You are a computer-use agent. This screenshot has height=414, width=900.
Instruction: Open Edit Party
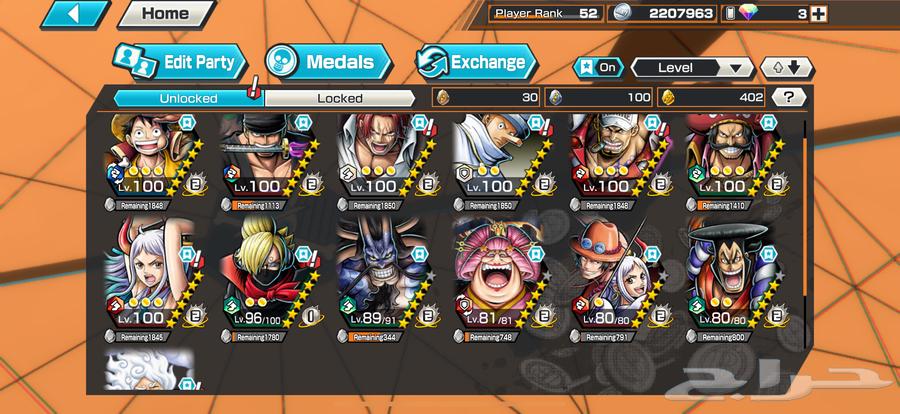tap(178, 63)
